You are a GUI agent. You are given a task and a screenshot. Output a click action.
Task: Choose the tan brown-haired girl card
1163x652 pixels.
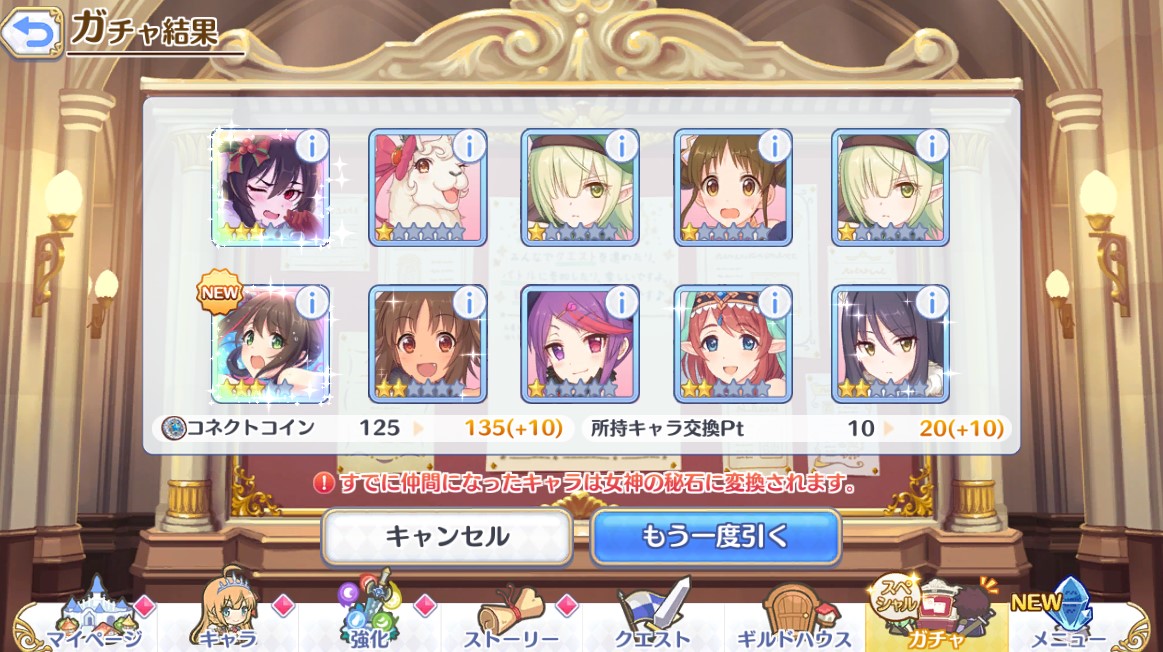click(425, 346)
